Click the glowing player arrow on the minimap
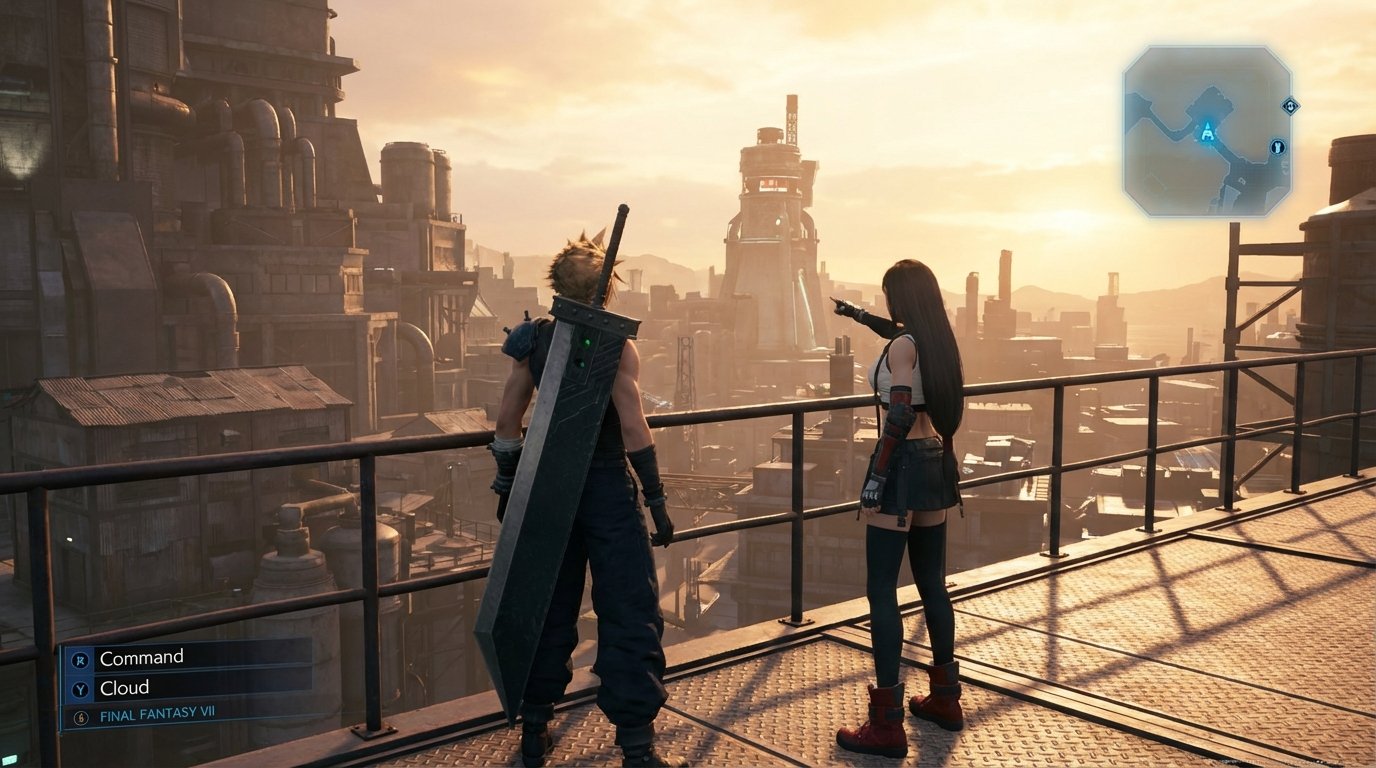1376x768 pixels. (1206, 131)
